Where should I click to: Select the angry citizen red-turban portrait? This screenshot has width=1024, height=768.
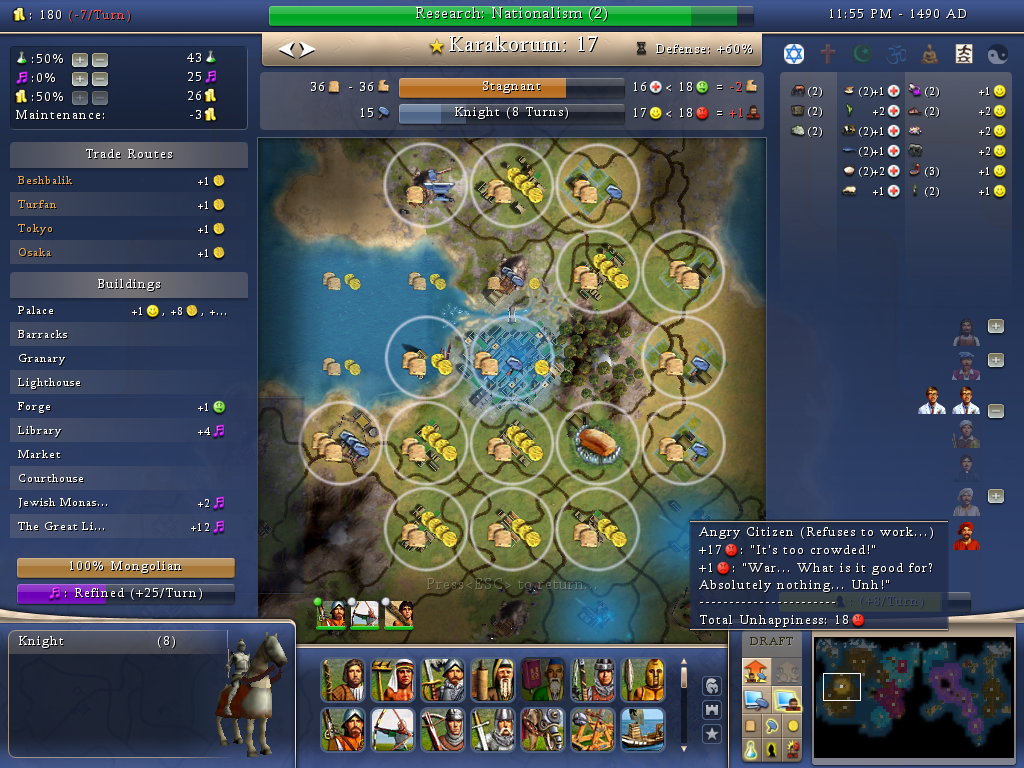(966, 535)
